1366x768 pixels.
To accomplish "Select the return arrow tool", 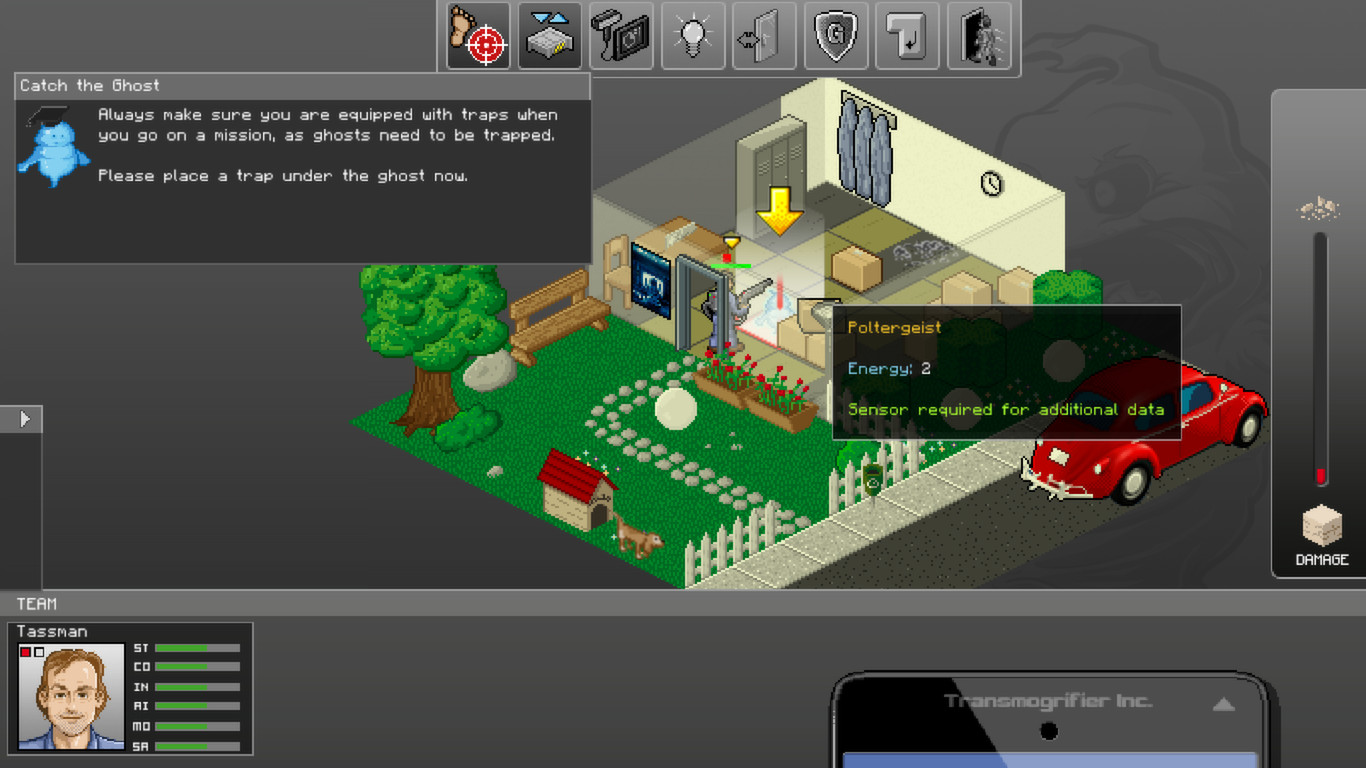I will (x=908, y=36).
